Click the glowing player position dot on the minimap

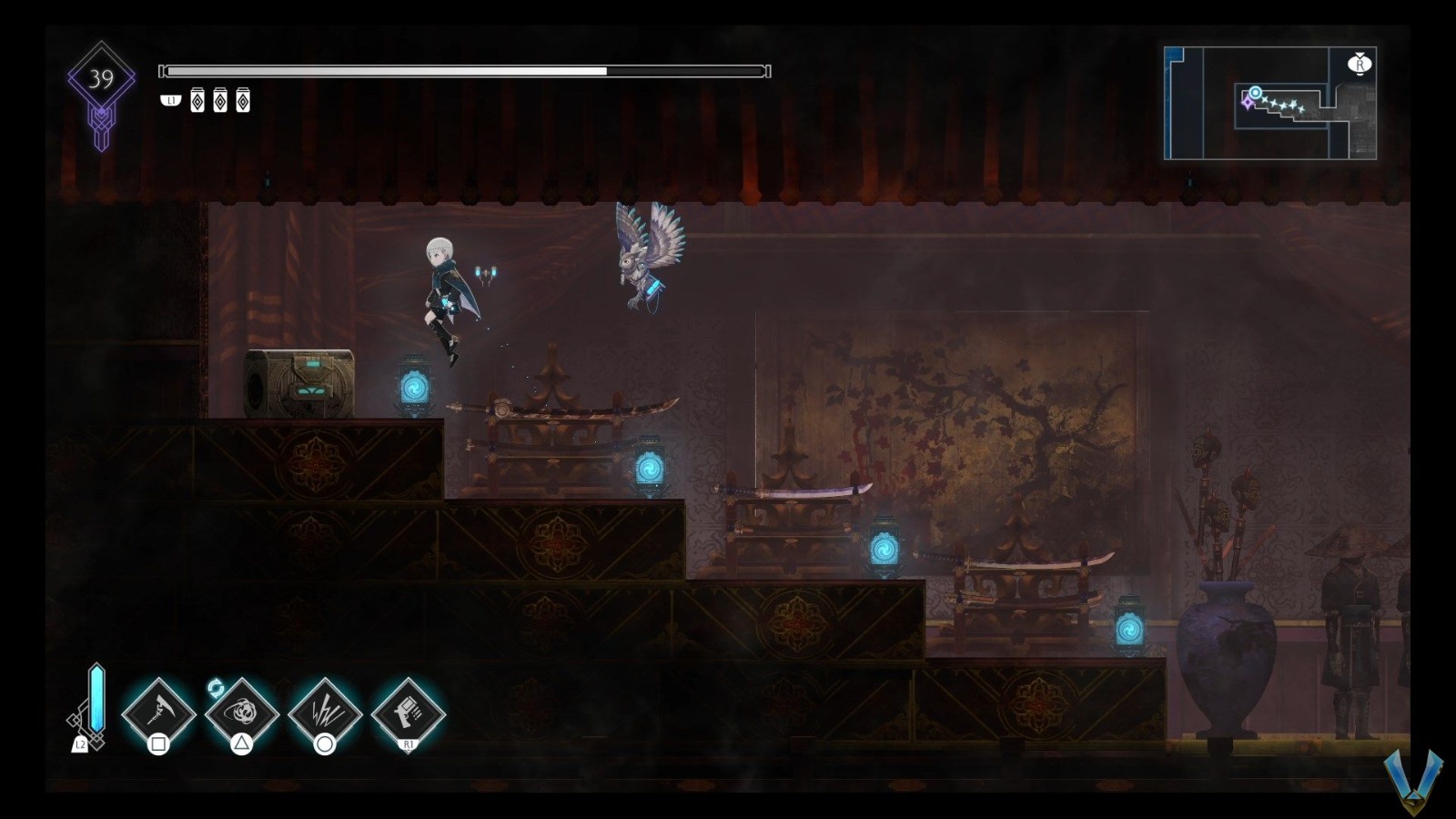tap(1255, 91)
